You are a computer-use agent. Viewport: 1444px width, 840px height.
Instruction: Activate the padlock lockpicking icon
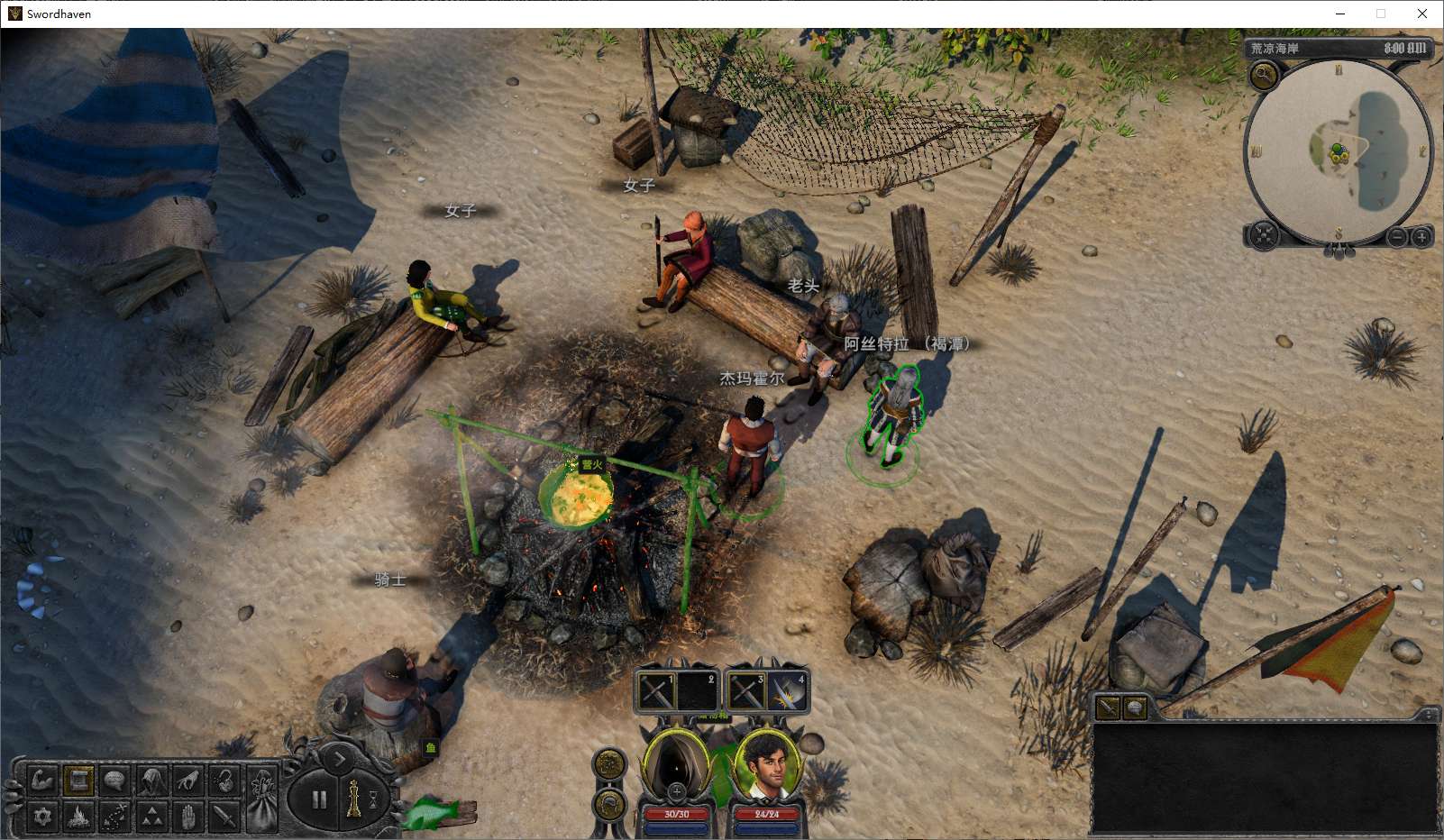pos(224,780)
